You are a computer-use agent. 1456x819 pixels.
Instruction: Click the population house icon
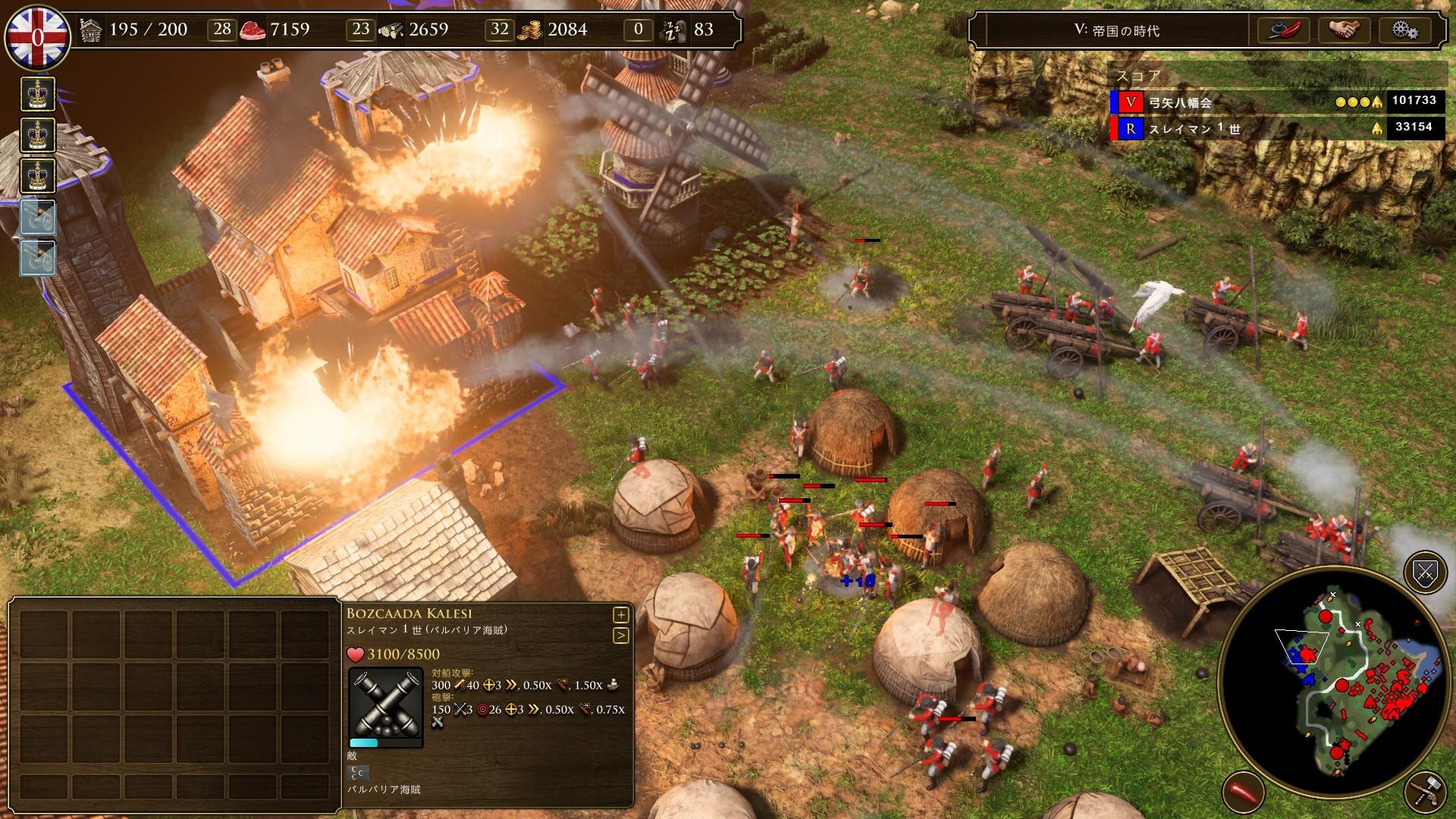tap(91, 30)
